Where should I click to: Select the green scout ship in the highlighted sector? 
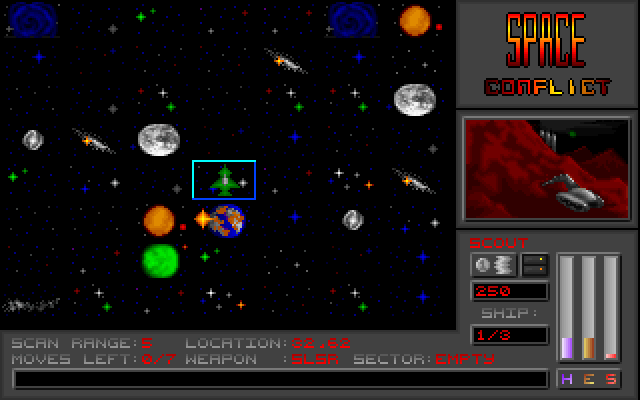coord(224,180)
